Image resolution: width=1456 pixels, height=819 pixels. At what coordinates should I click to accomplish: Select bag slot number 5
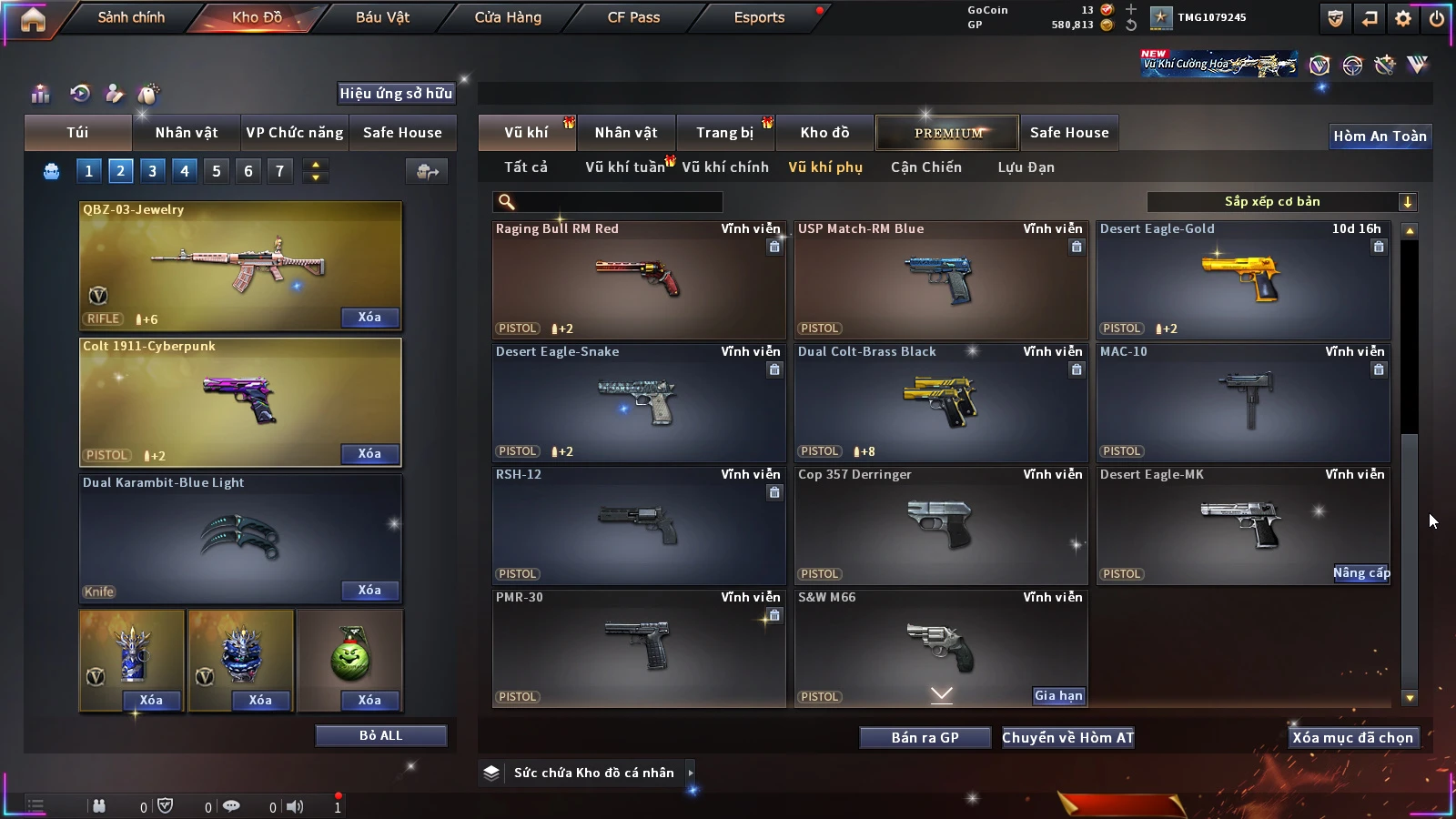click(x=217, y=170)
